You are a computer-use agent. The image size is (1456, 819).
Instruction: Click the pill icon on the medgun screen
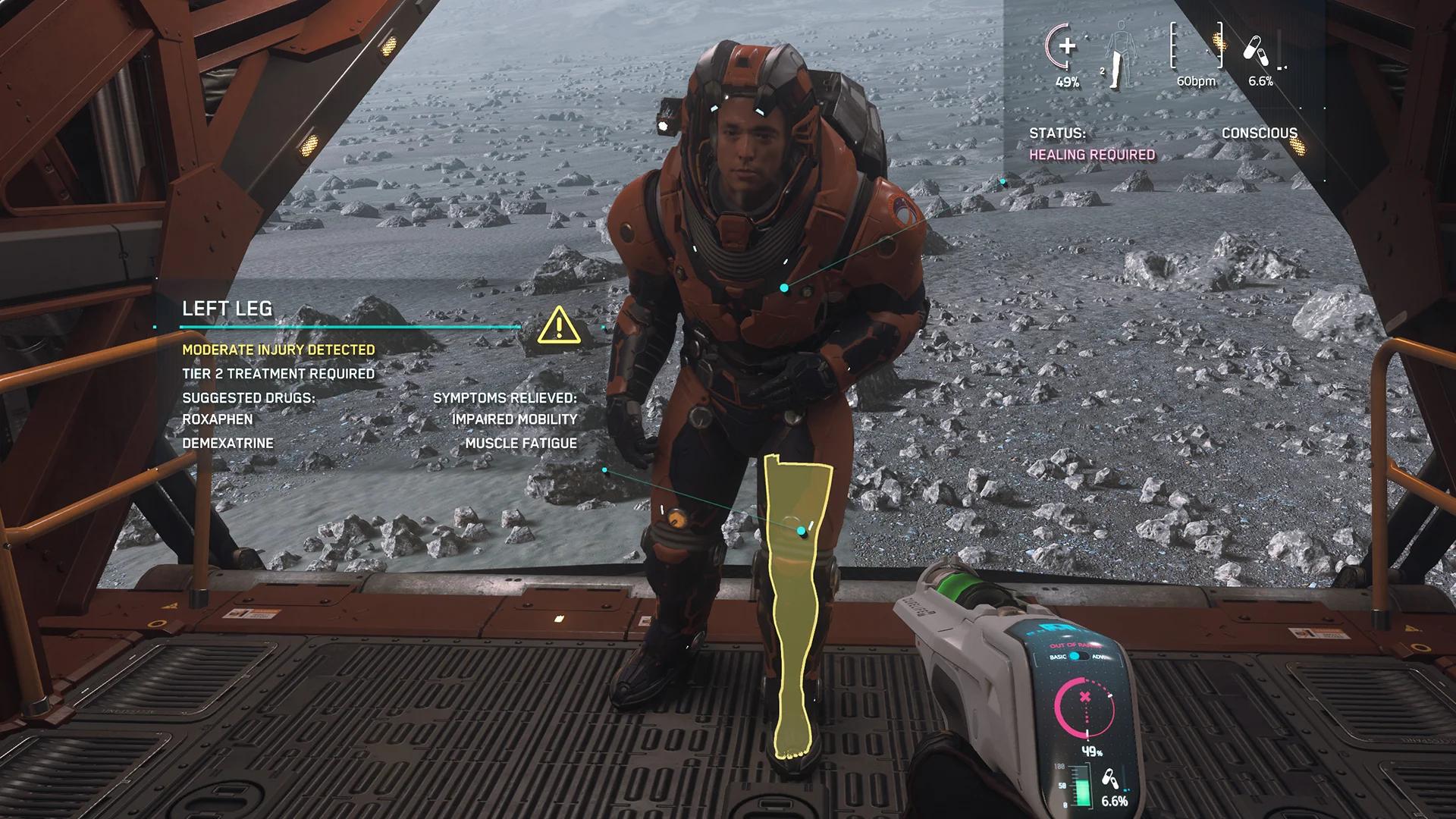1109,778
